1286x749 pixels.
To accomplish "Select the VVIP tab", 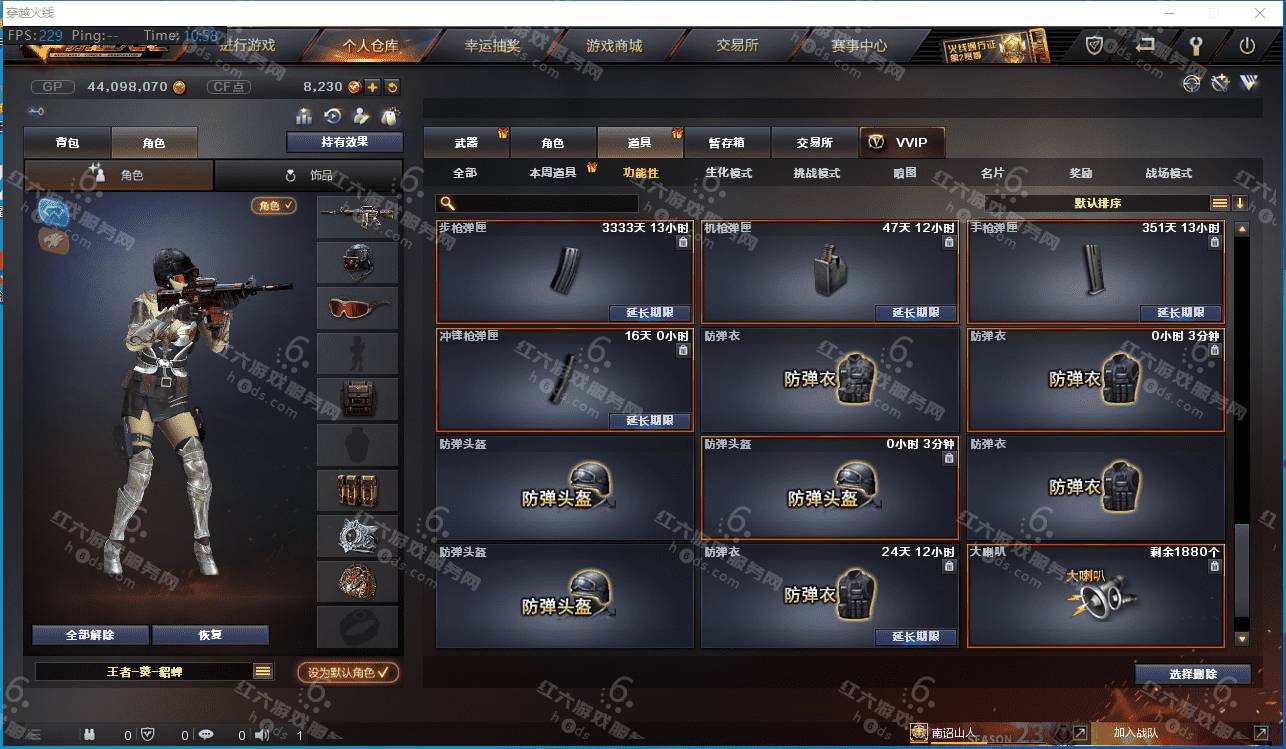I will coord(901,143).
